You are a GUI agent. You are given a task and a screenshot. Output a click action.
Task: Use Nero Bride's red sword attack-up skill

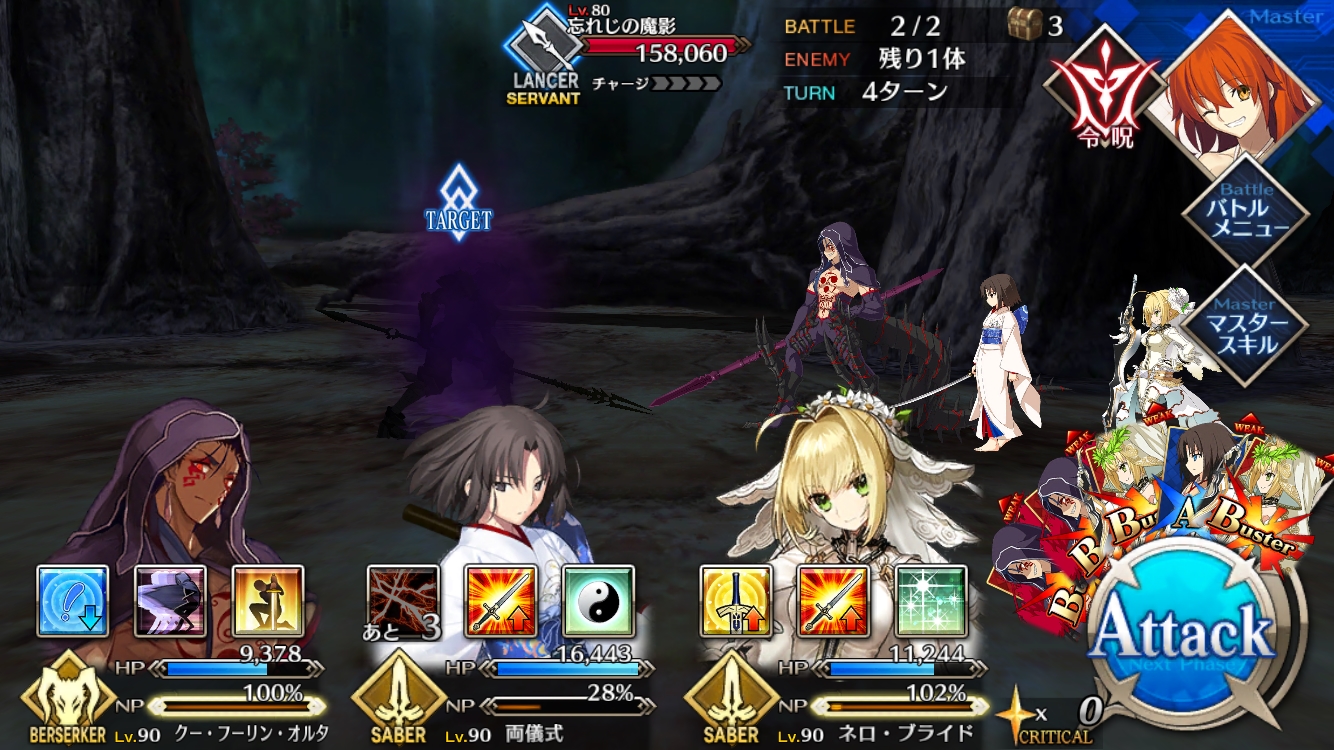(x=833, y=601)
